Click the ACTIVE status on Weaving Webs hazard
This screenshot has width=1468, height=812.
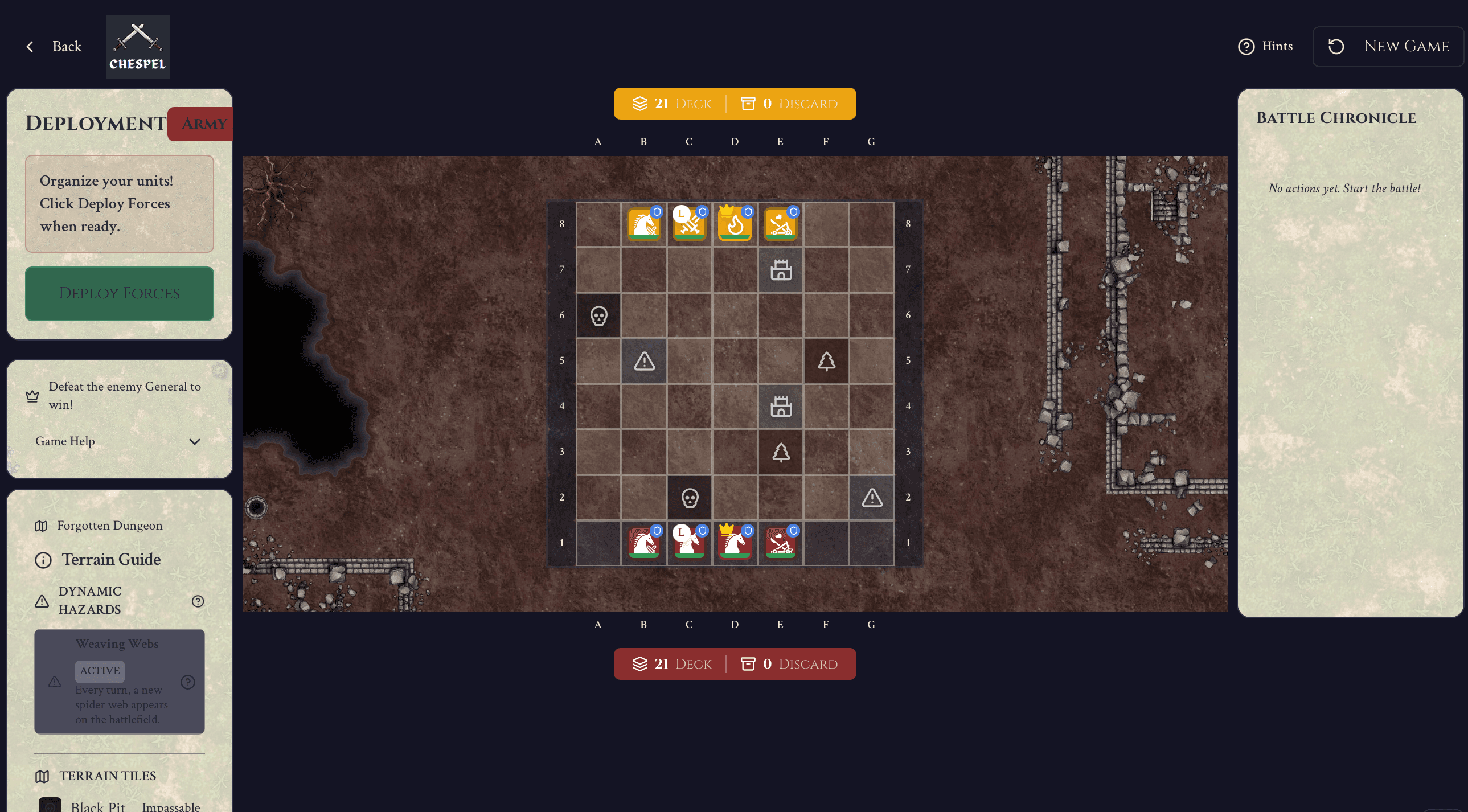[x=100, y=671]
